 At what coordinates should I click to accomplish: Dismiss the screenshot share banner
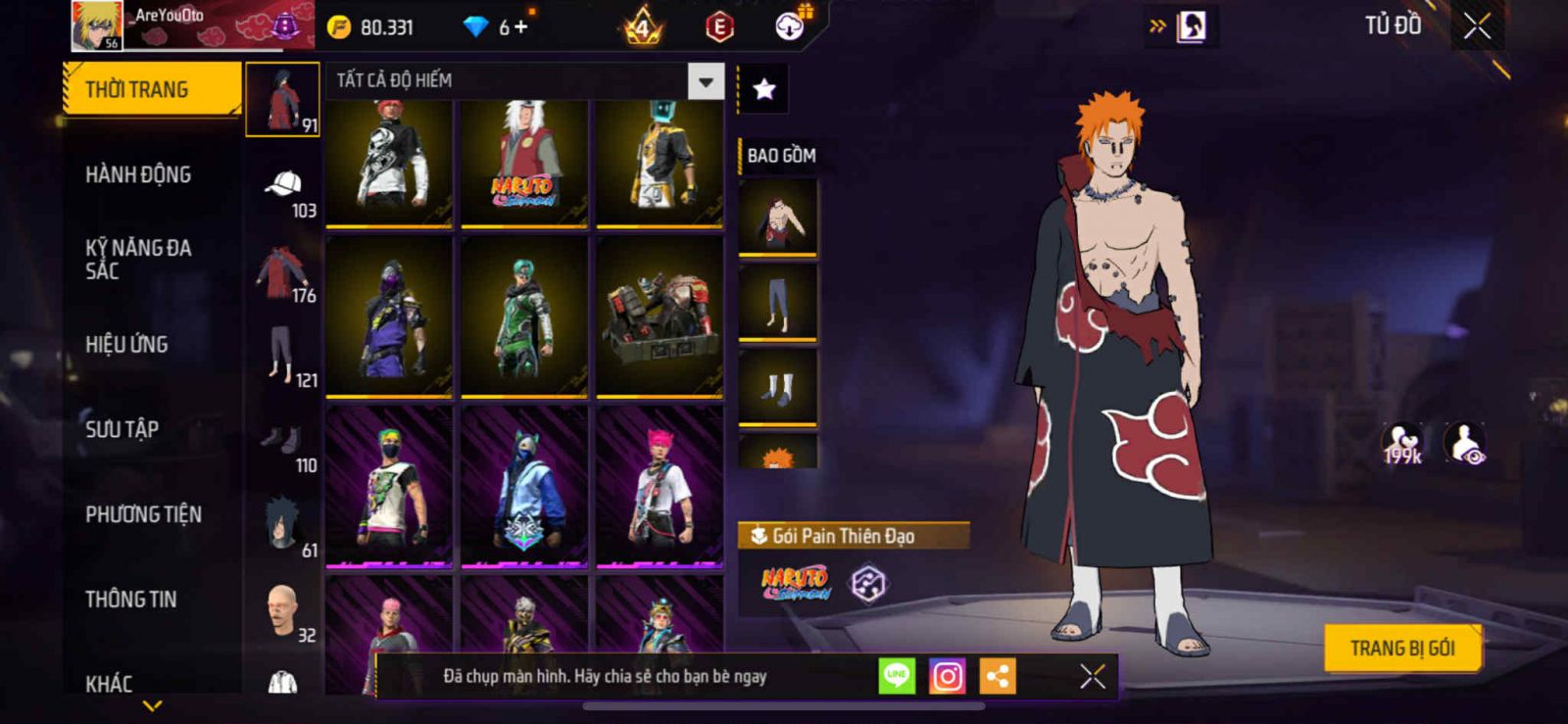(1092, 676)
